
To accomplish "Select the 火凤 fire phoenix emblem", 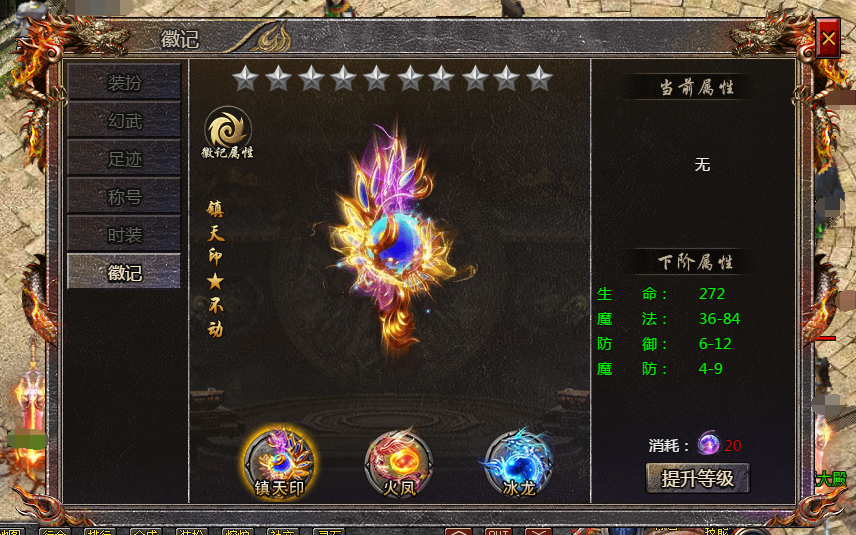I will 398,460.
